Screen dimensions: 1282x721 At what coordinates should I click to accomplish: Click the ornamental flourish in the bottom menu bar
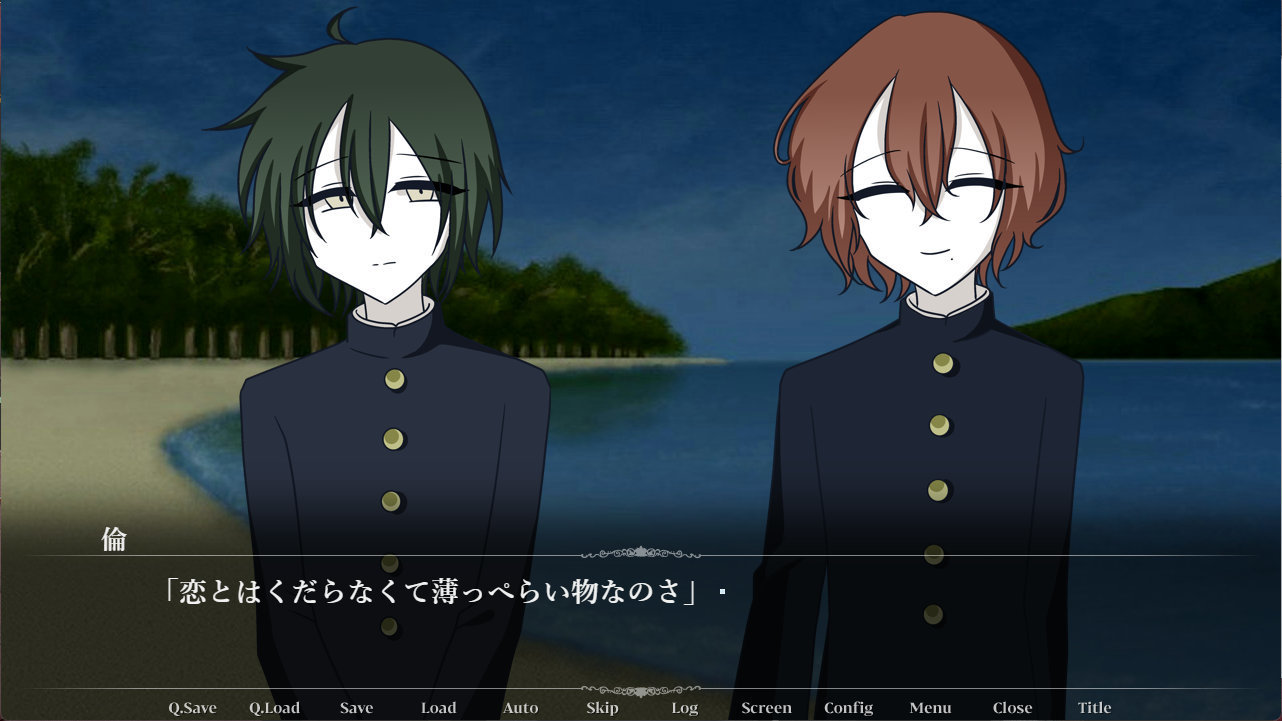(x=641, y=689)
